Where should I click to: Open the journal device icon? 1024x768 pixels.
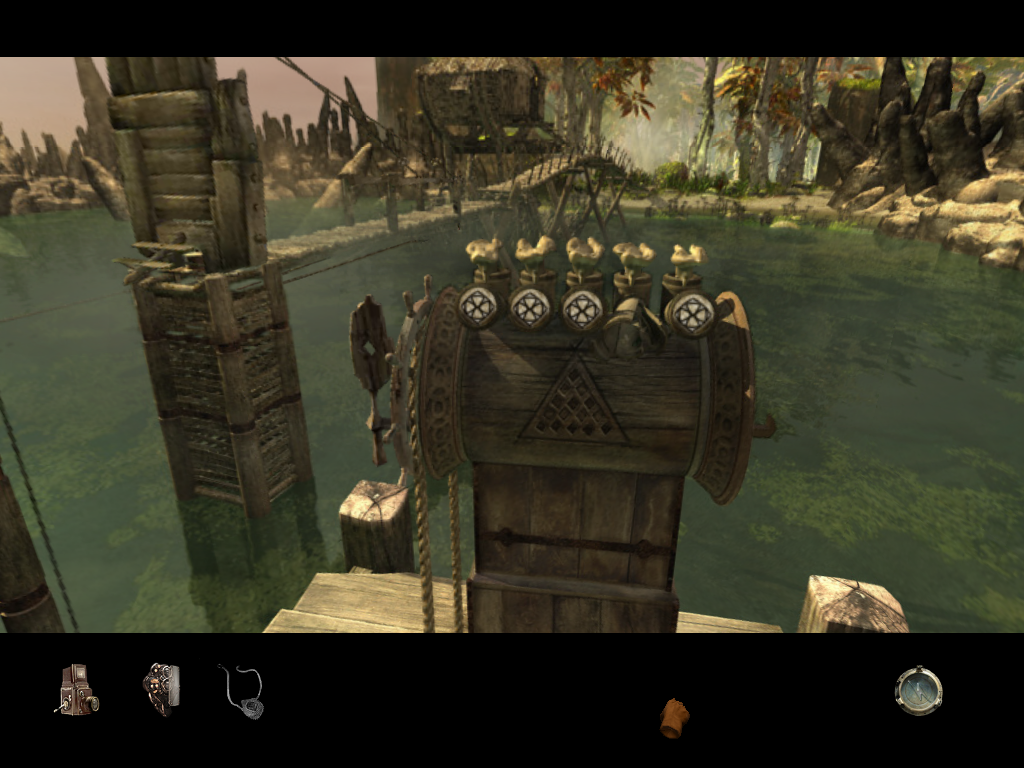160,690
